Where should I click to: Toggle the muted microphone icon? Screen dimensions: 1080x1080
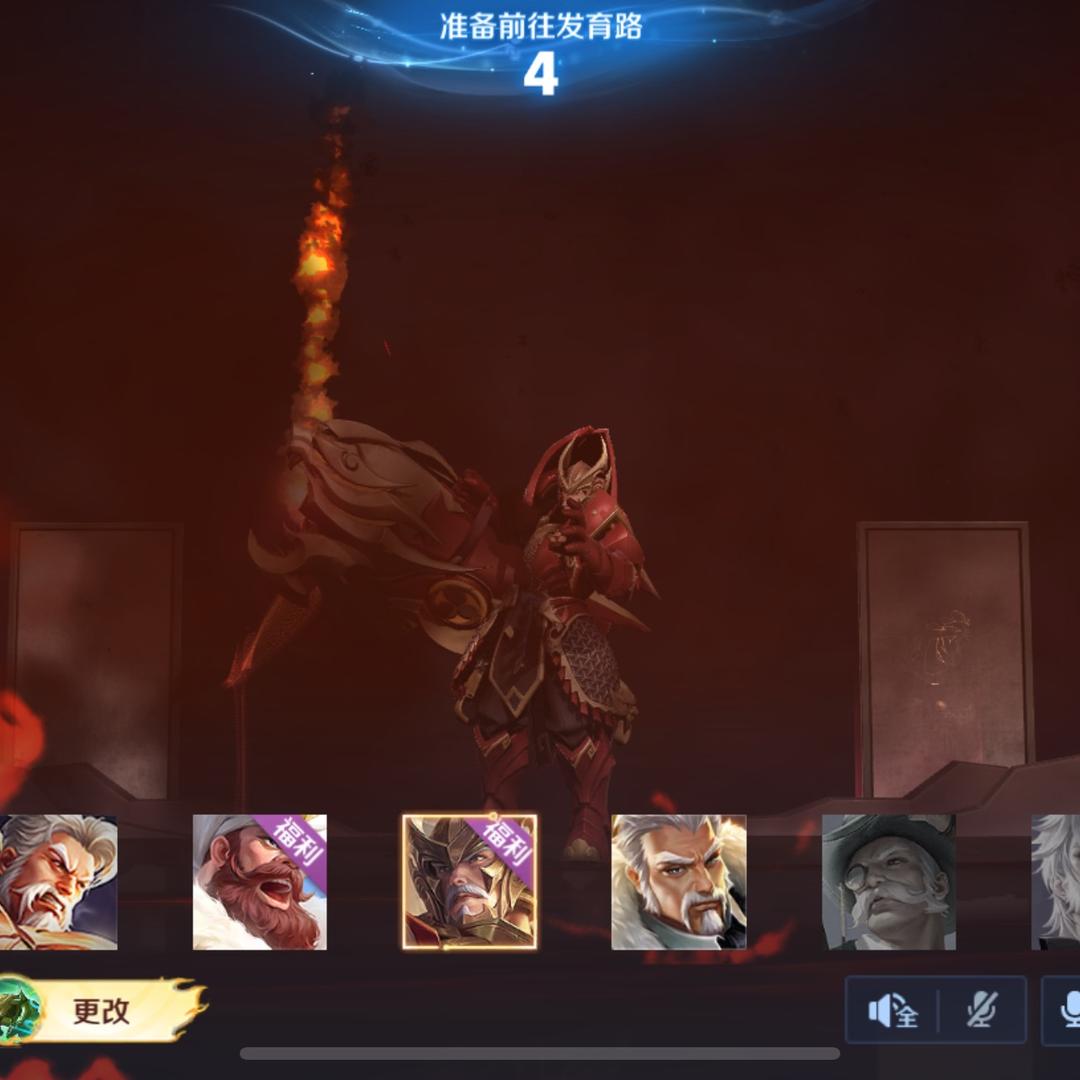click(x=982, y=1011)
